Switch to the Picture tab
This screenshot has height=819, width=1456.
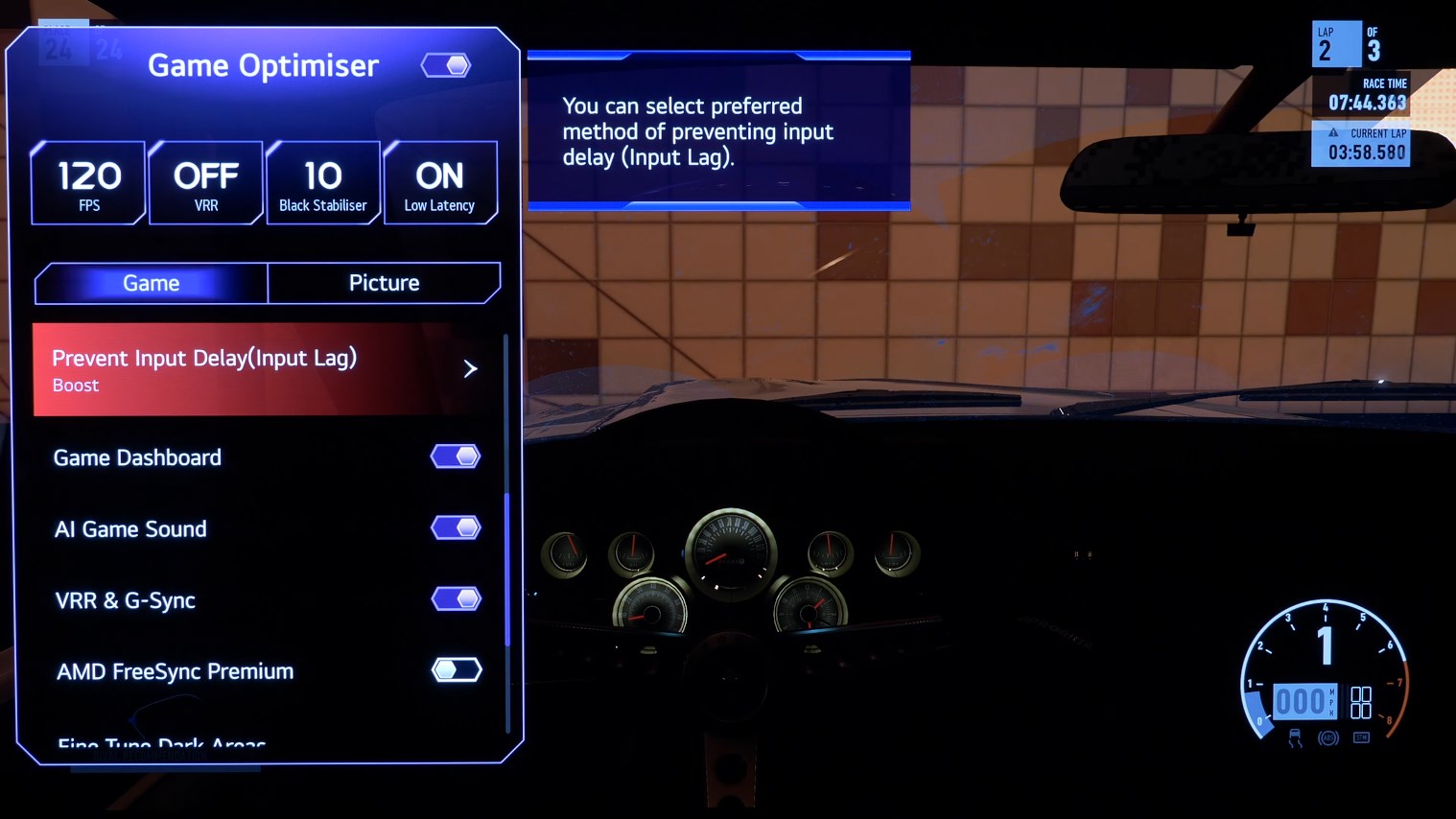pos(384,283)
